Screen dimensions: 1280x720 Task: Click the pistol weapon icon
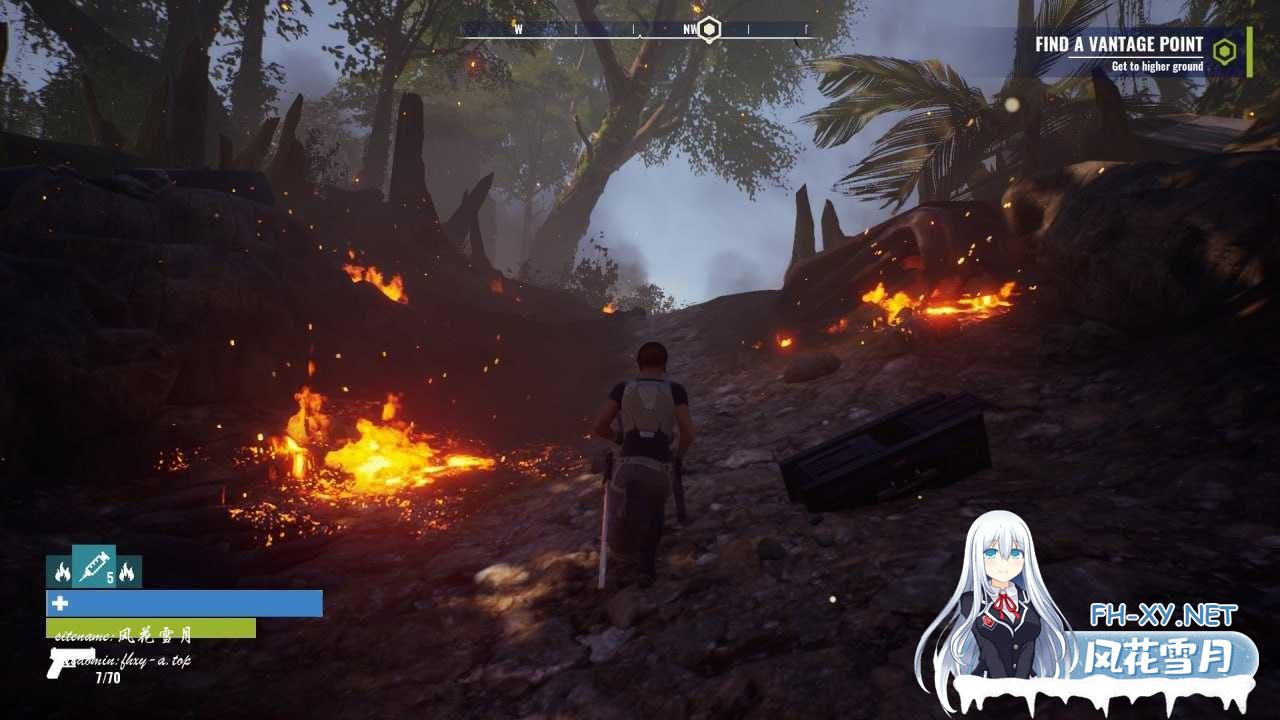[x=70, y=661]
